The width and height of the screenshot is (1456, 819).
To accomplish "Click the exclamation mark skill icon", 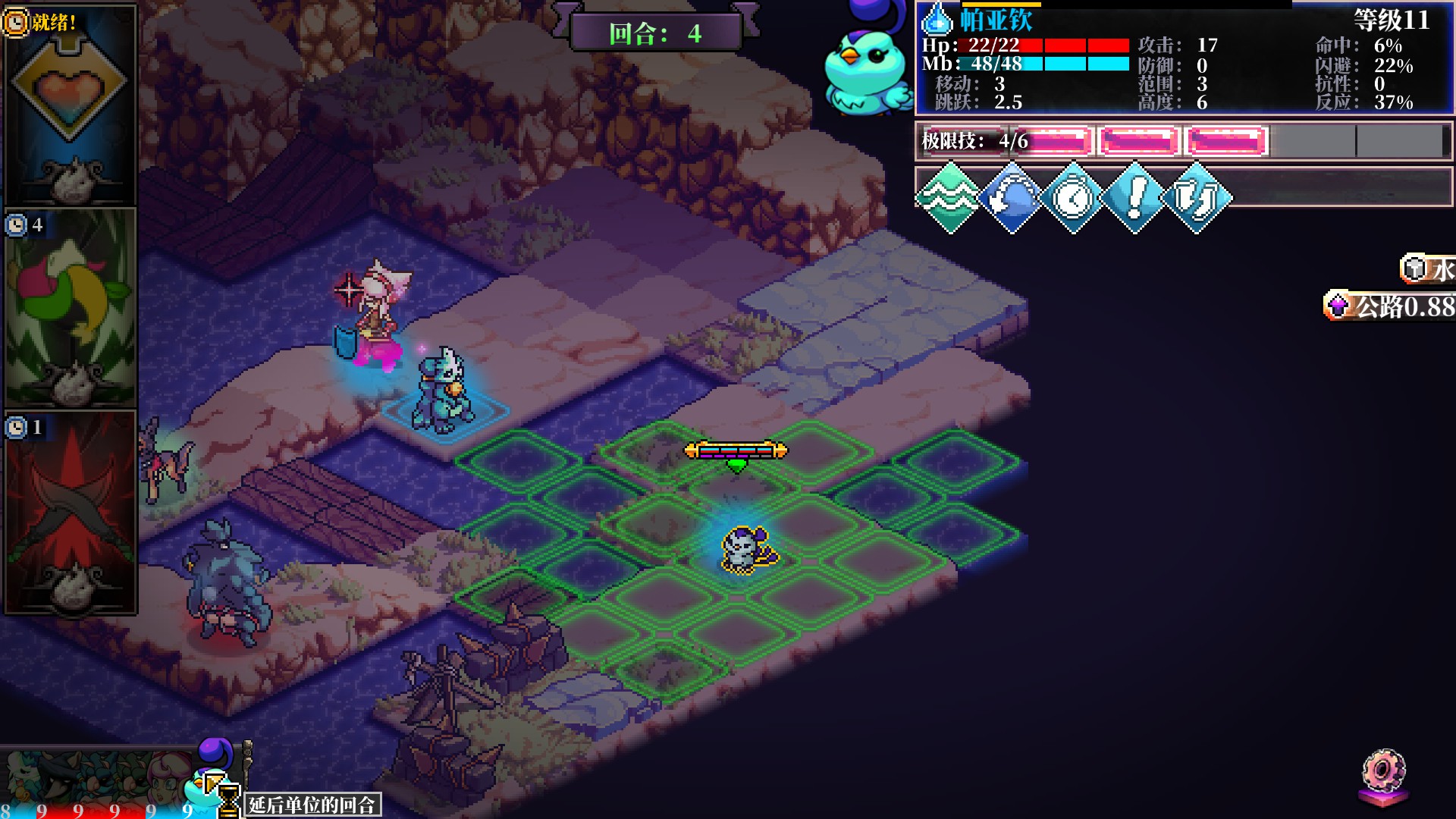I will [1134, 198].
